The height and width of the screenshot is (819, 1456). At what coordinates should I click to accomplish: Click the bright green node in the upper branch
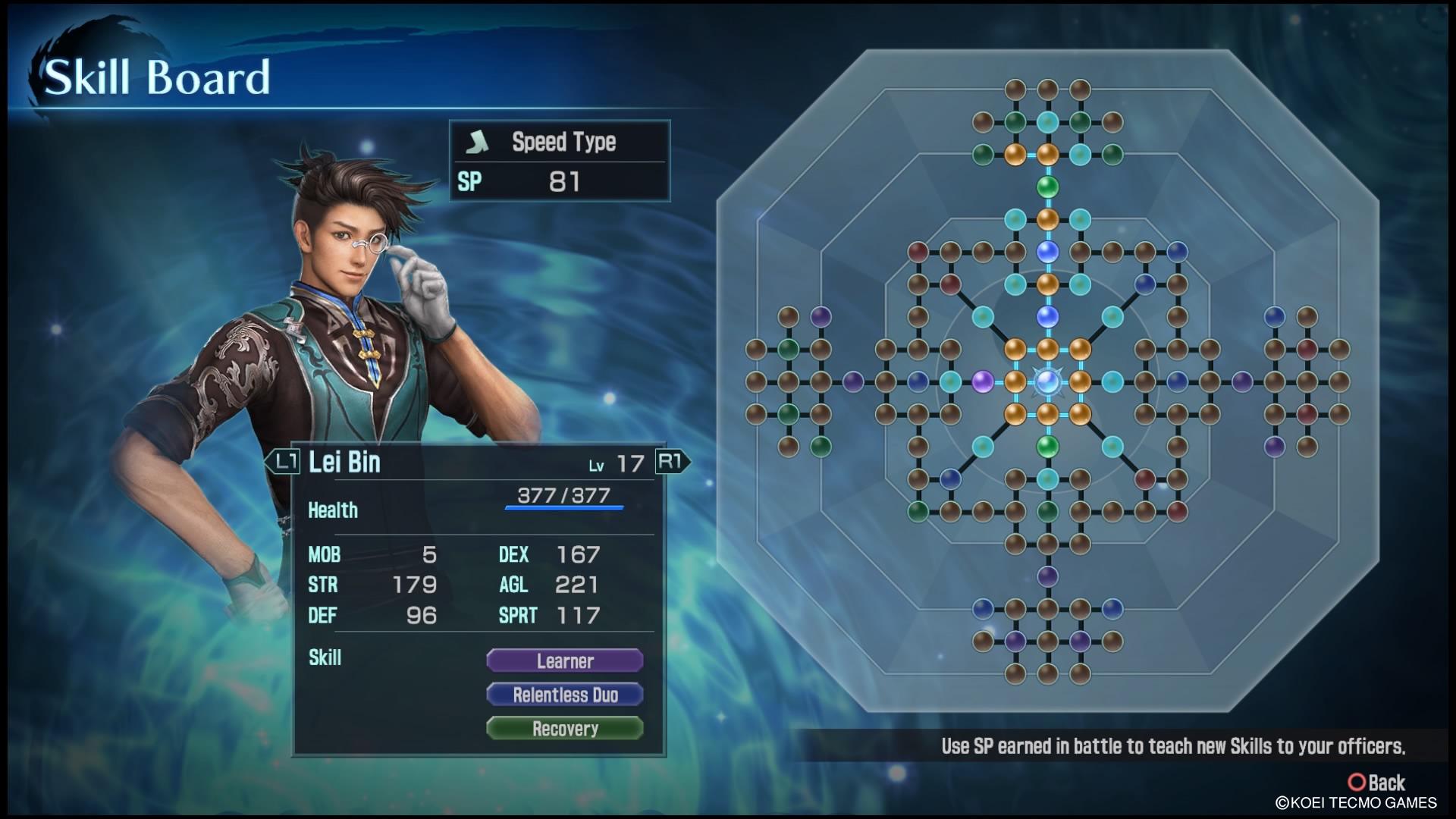tap(1047, 187)
